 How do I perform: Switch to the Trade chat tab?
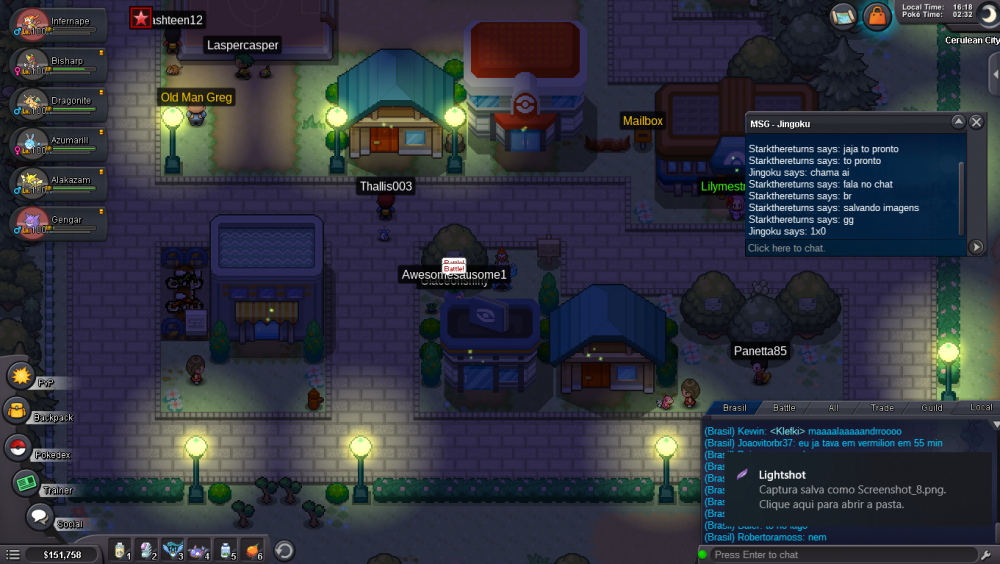882,408
